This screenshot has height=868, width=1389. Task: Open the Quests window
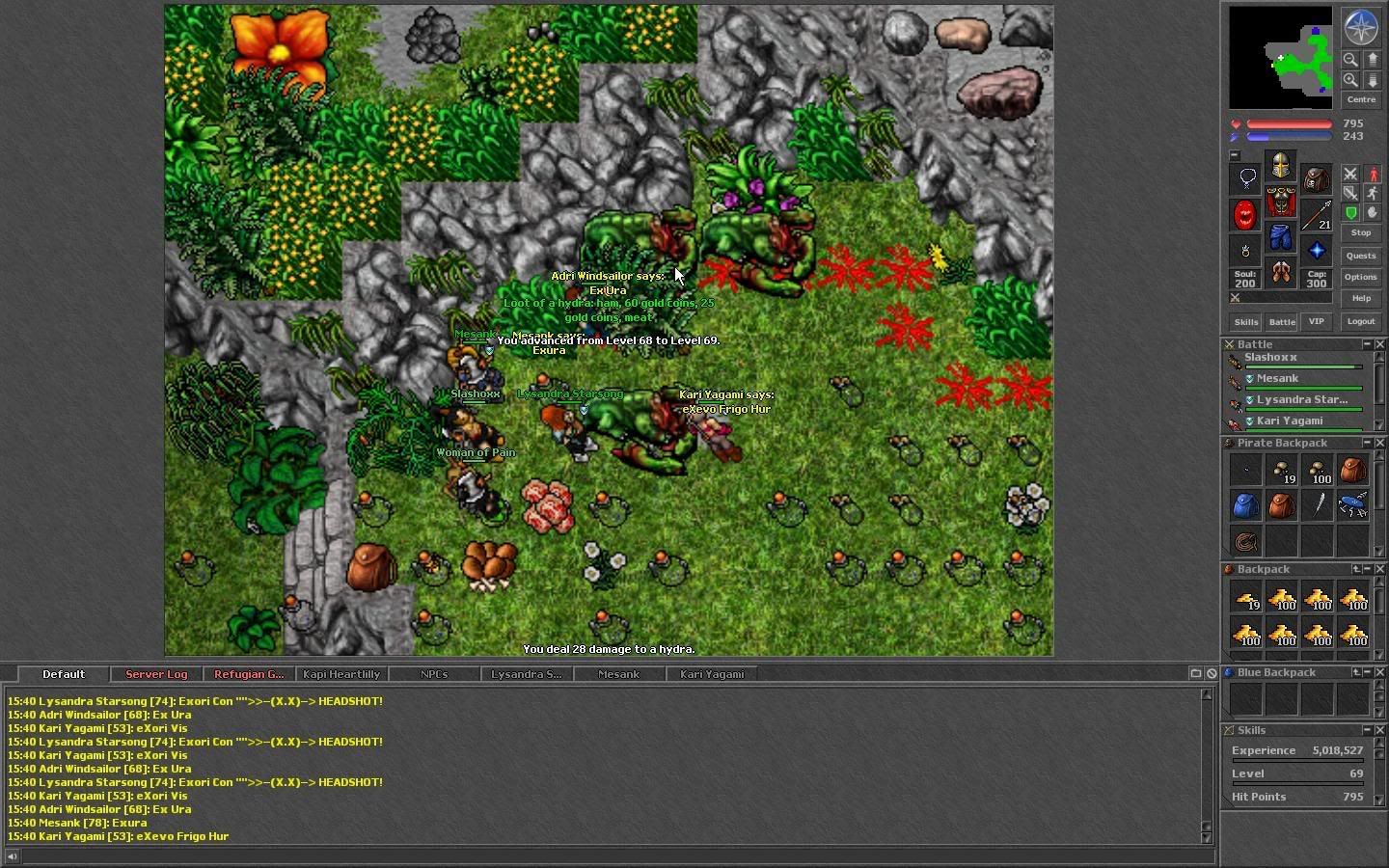click(1361, 256)
